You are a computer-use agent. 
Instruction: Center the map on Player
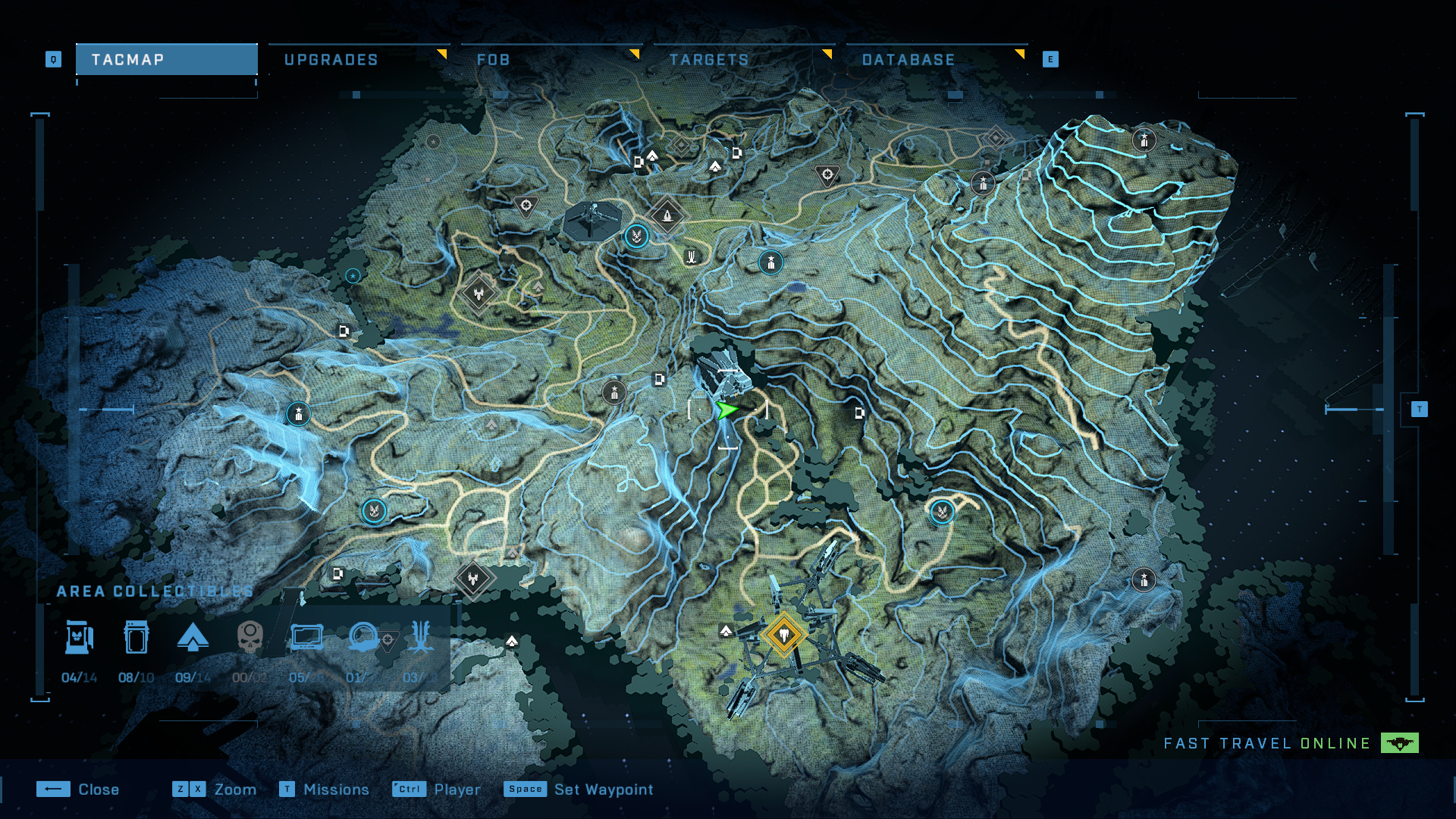(436, 789)
